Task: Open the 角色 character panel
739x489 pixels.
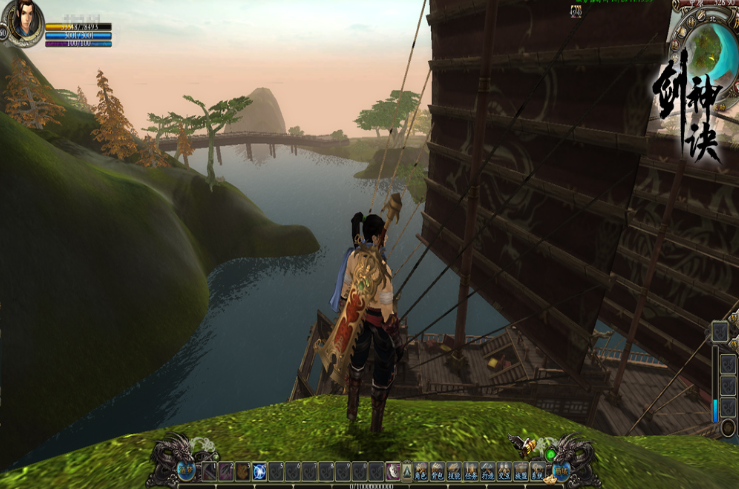Action: [x=421, y=471]
